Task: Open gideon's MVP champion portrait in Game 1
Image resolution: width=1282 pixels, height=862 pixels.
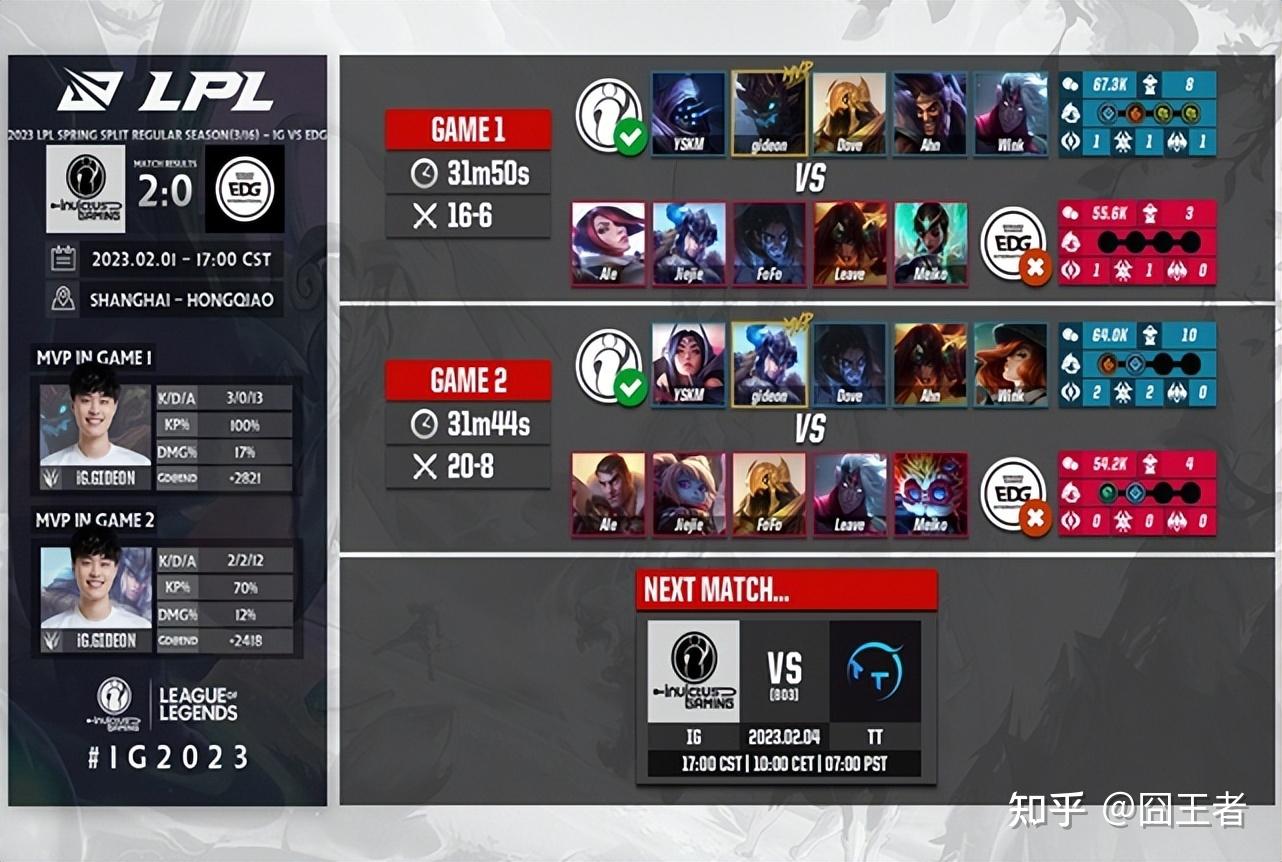Action: (769, 112)
